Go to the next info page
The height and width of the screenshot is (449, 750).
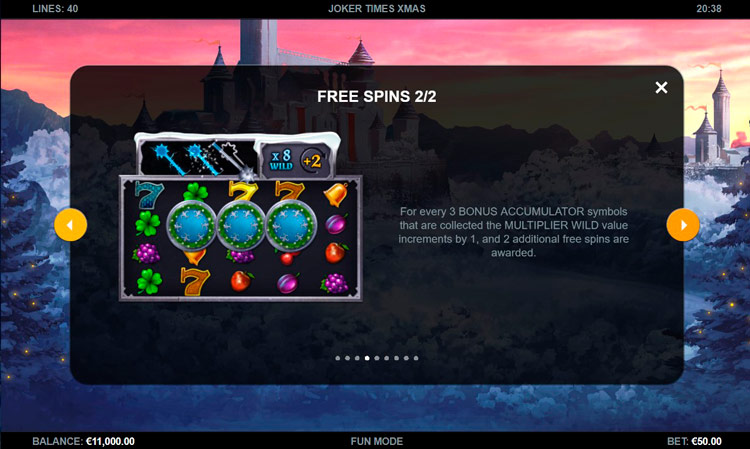pyautogui.click(x=683, y=225)
